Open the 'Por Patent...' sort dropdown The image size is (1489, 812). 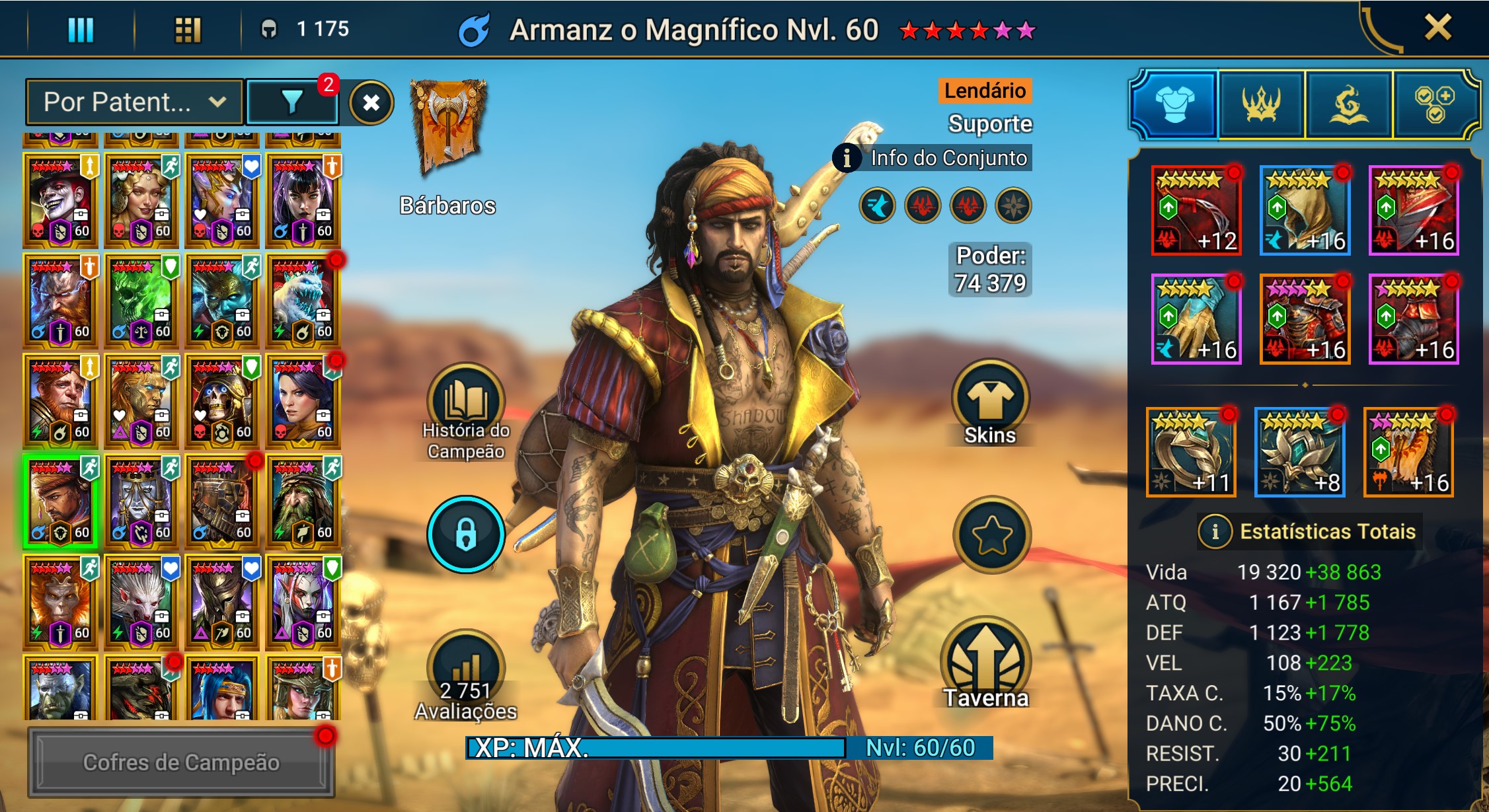click(x=134, y=102)
